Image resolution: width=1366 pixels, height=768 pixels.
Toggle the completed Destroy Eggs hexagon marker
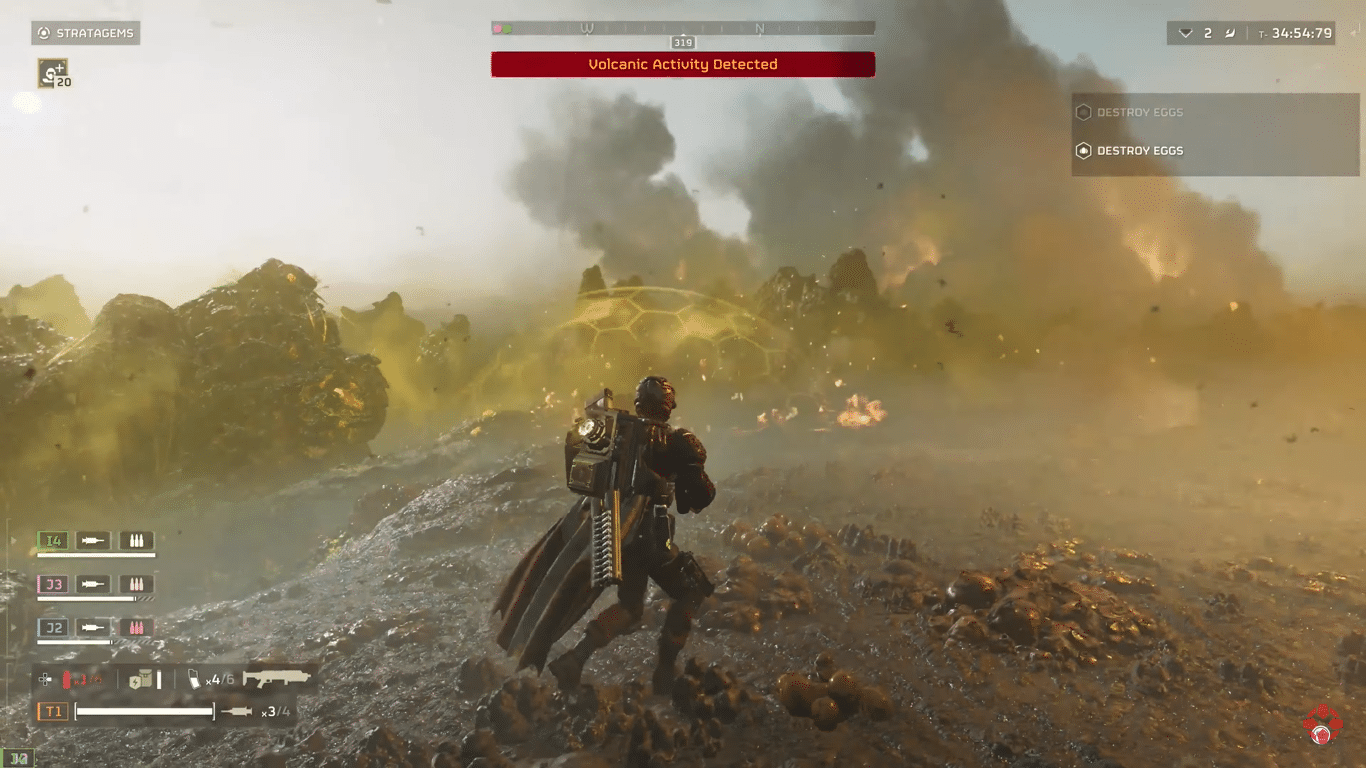click(1084, 112)
